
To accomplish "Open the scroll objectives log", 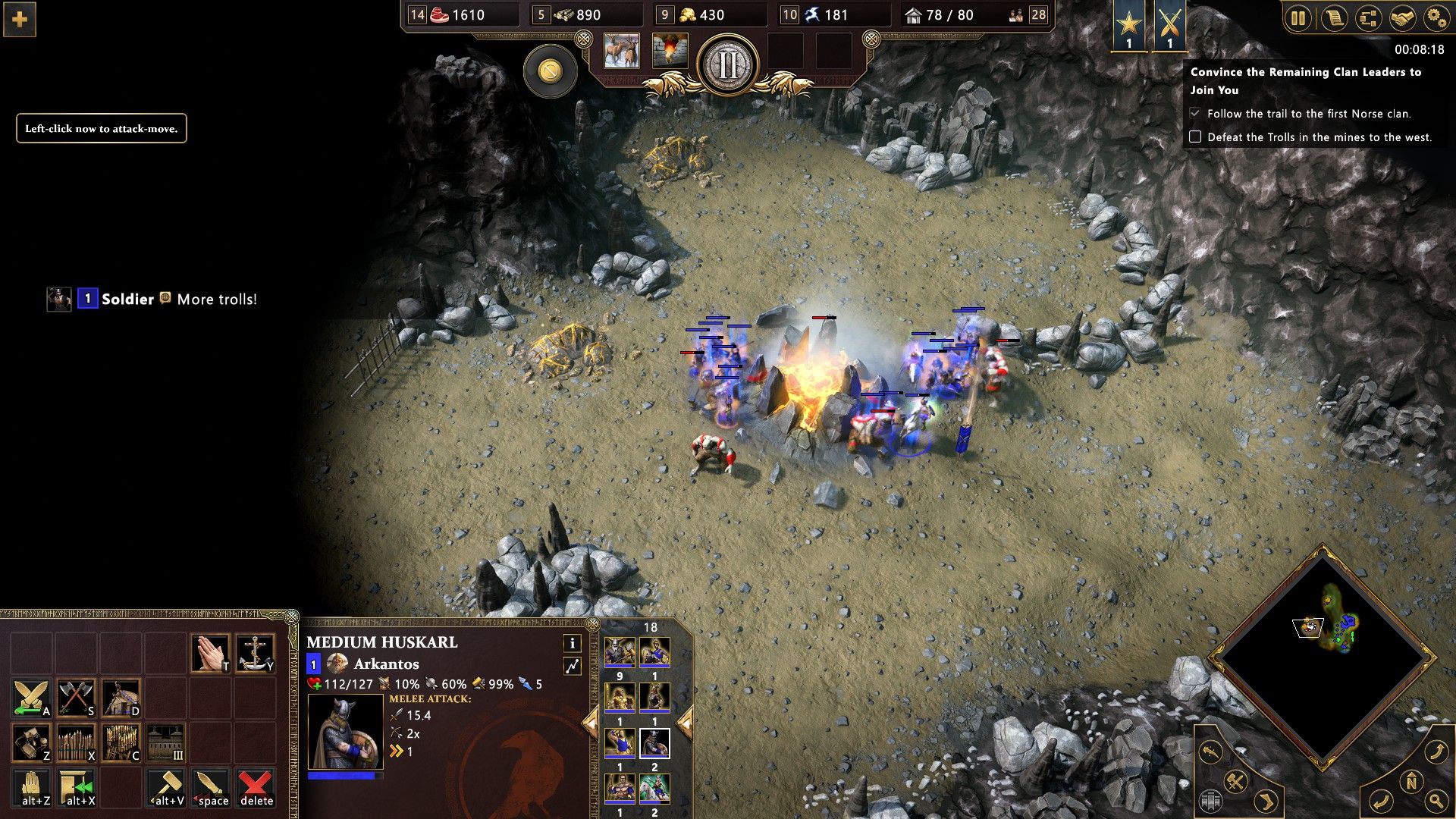I will click(1333, 17).
